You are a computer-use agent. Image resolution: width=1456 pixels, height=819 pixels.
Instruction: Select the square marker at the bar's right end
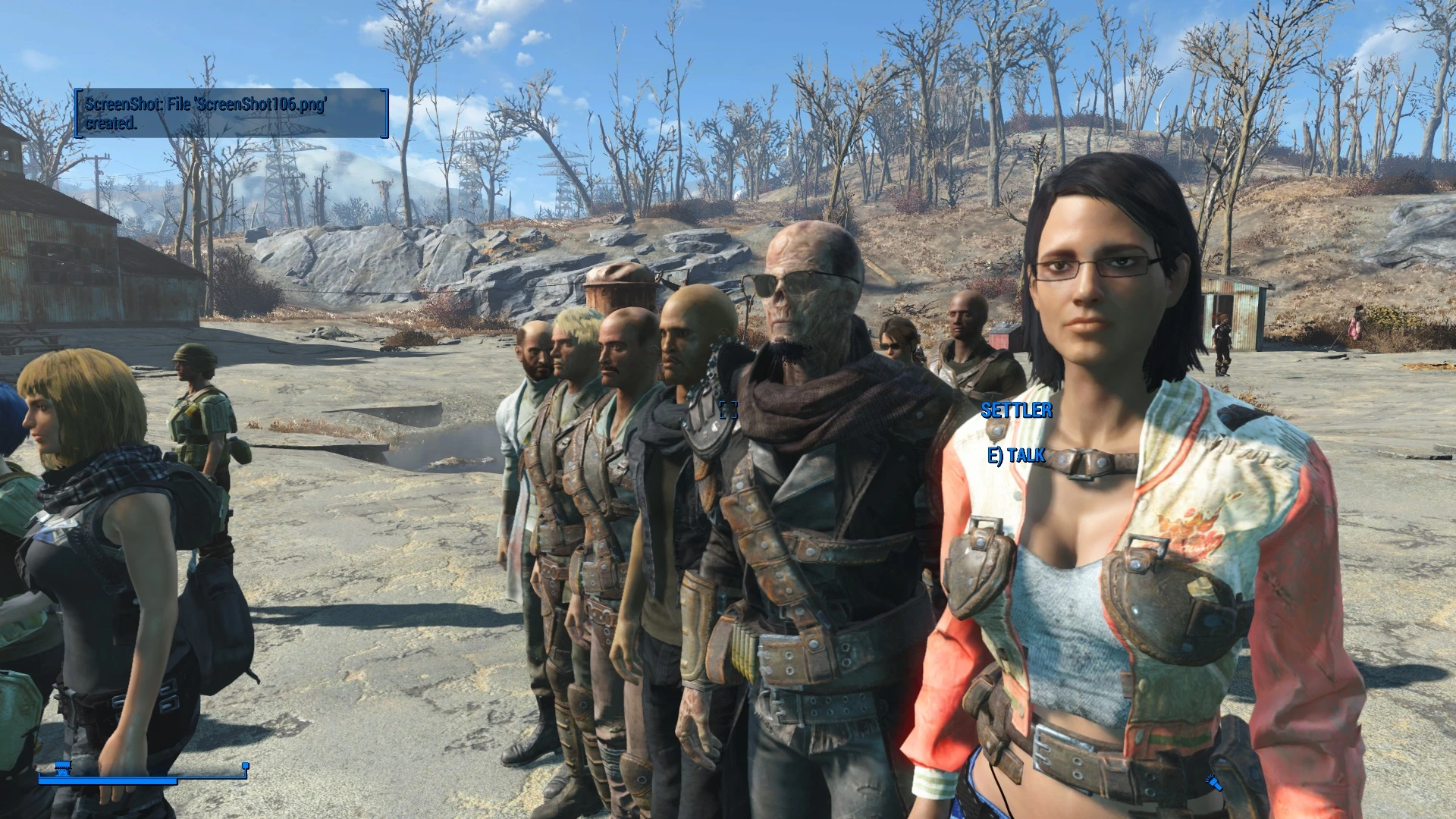(x=245, y=766)
